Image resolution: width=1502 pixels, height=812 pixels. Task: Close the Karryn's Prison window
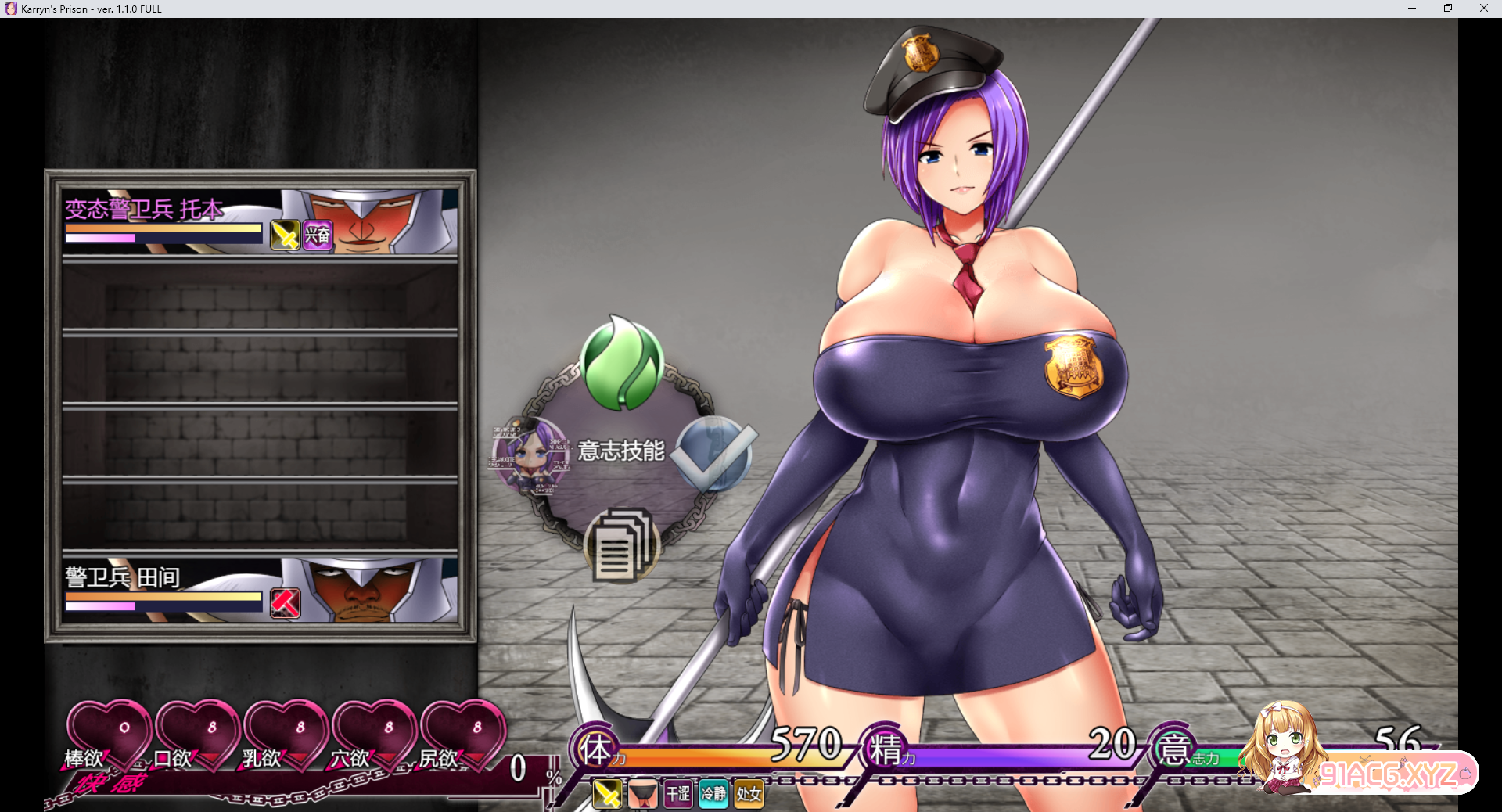[x=1483, y=9]
